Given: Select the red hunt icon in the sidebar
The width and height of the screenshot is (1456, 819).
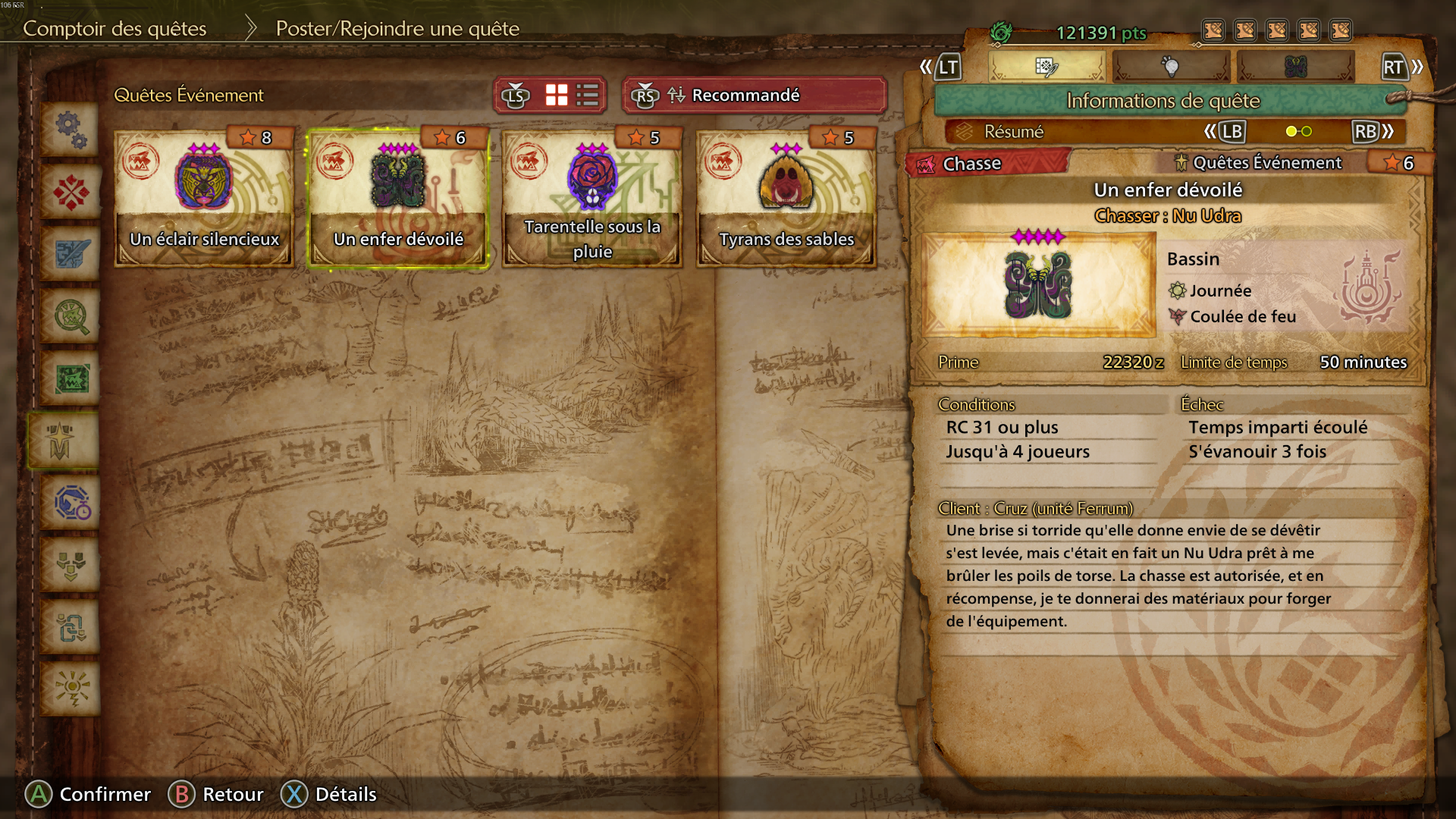Looking at the screenshot, I should (71, 193).
